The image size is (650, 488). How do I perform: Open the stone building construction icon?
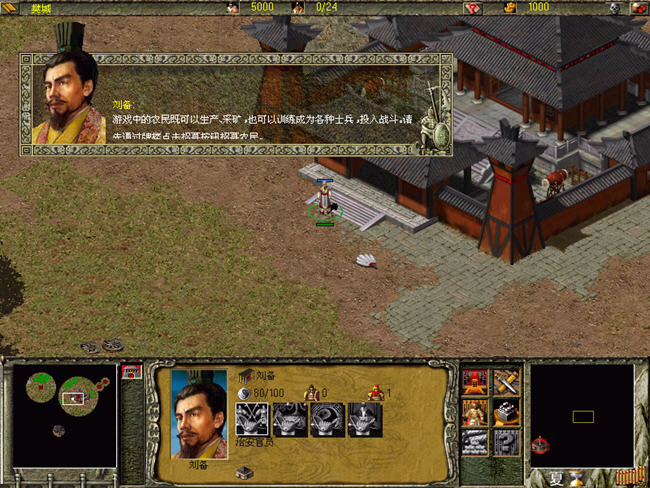(x=506, y=412)
